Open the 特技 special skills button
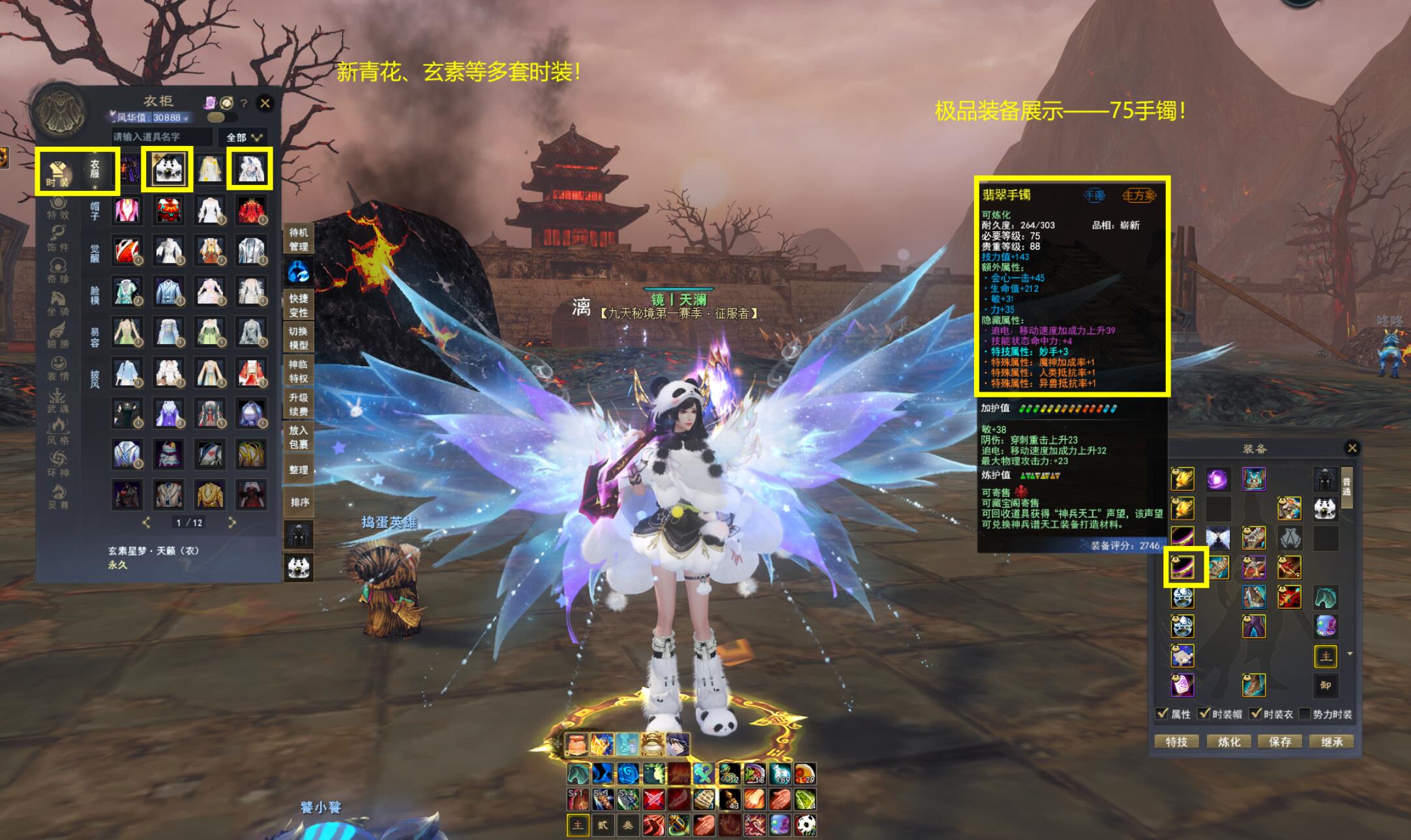 point(1177,742)
